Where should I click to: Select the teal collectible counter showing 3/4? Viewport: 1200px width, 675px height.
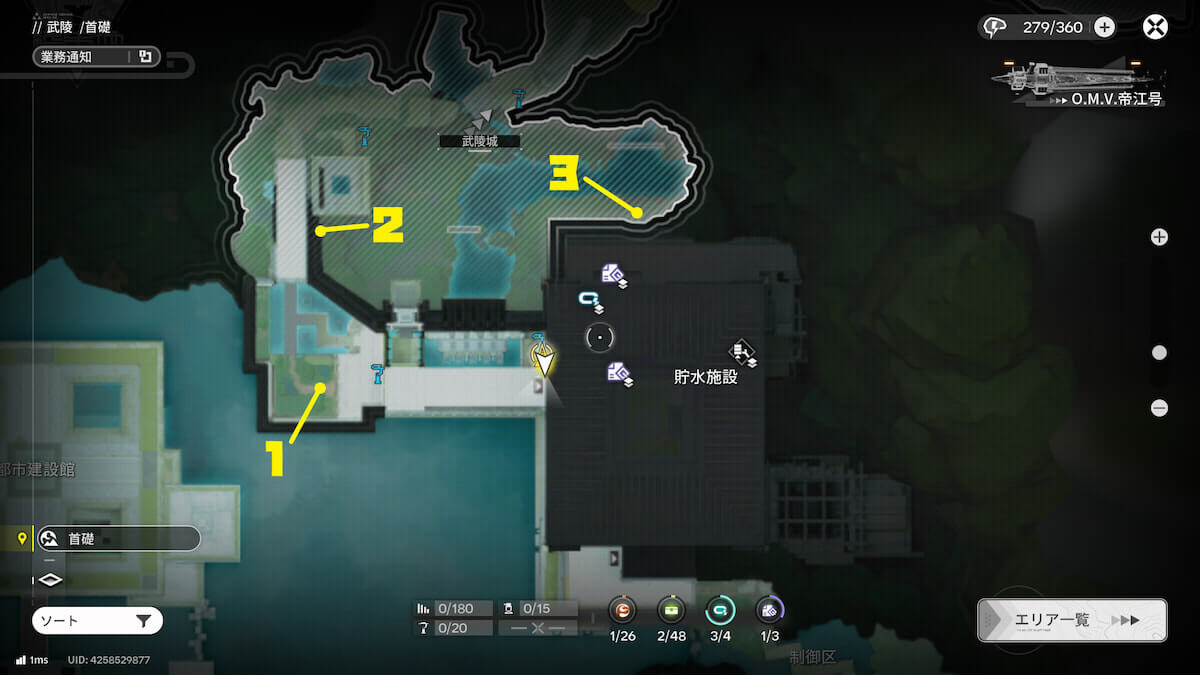click(719, 609)
